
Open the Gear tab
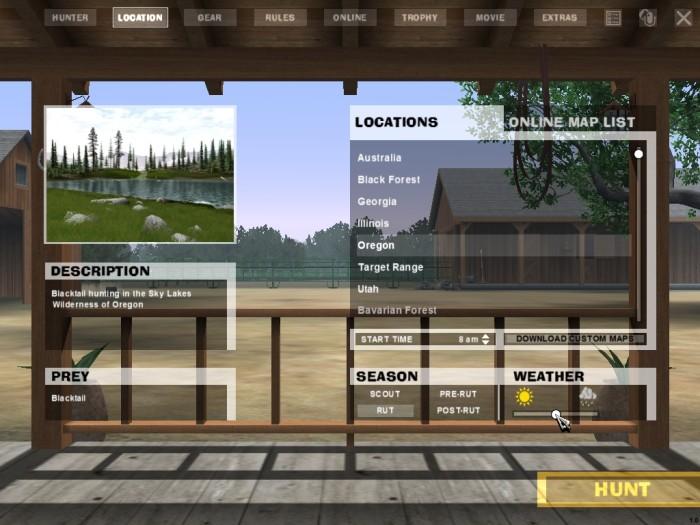[x=210, y=18]
